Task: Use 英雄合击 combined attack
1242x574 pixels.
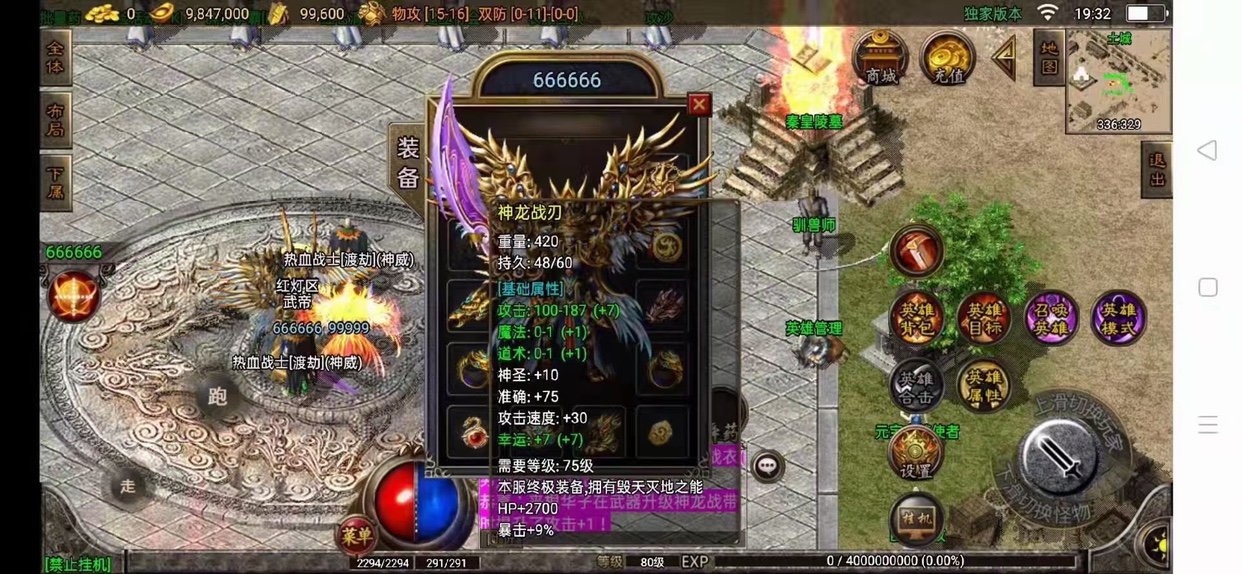Action: (915, 385)
